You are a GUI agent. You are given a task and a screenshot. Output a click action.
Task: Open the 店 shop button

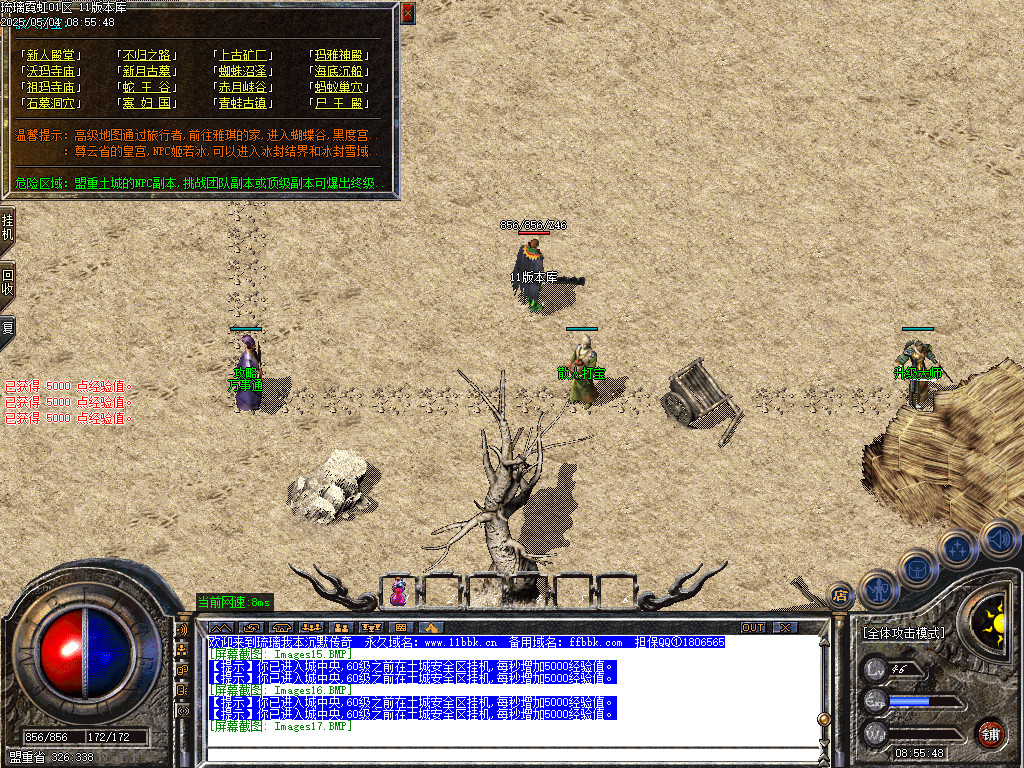[841, 594]
